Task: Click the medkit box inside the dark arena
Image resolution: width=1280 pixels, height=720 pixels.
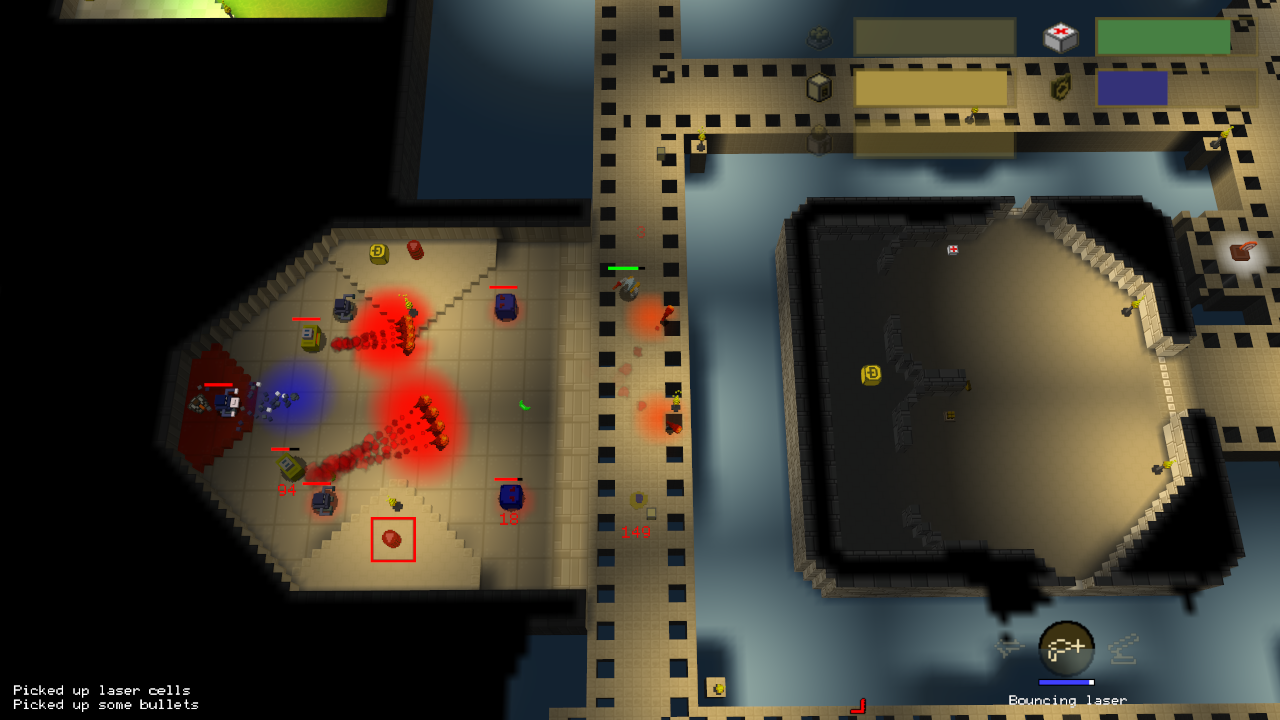Action: 951,249
